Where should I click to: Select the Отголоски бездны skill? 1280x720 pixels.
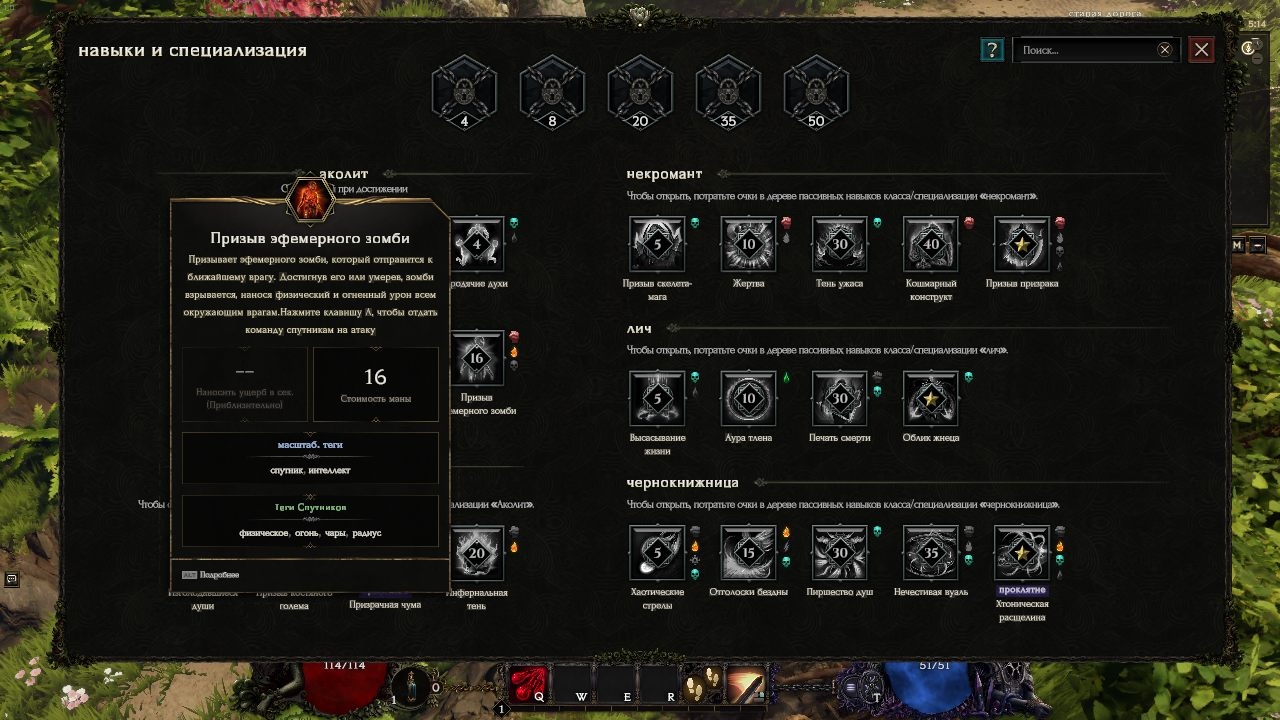pos(748,552)
